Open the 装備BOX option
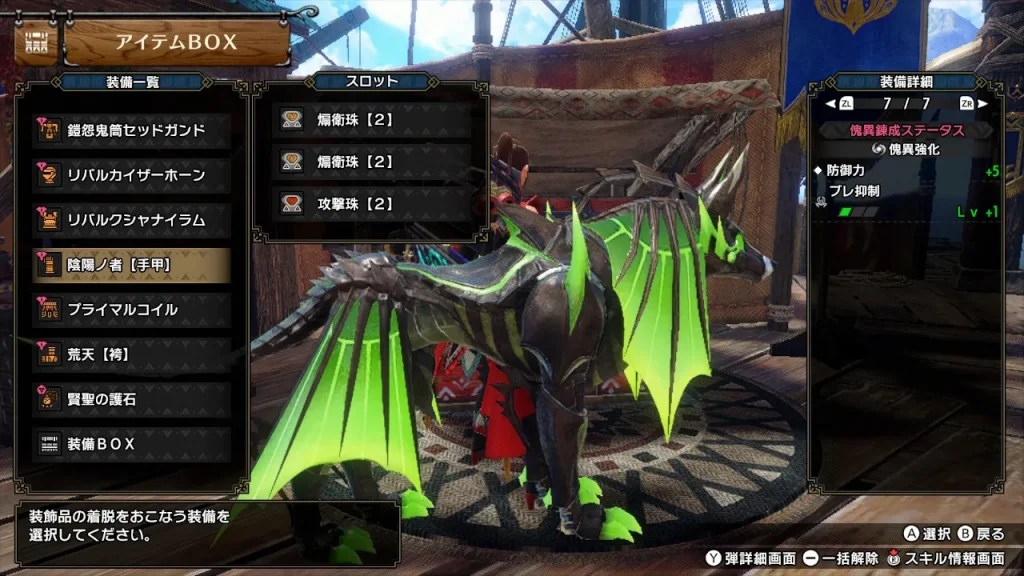This screenshot has height=576, width=1024. point(132,443)
